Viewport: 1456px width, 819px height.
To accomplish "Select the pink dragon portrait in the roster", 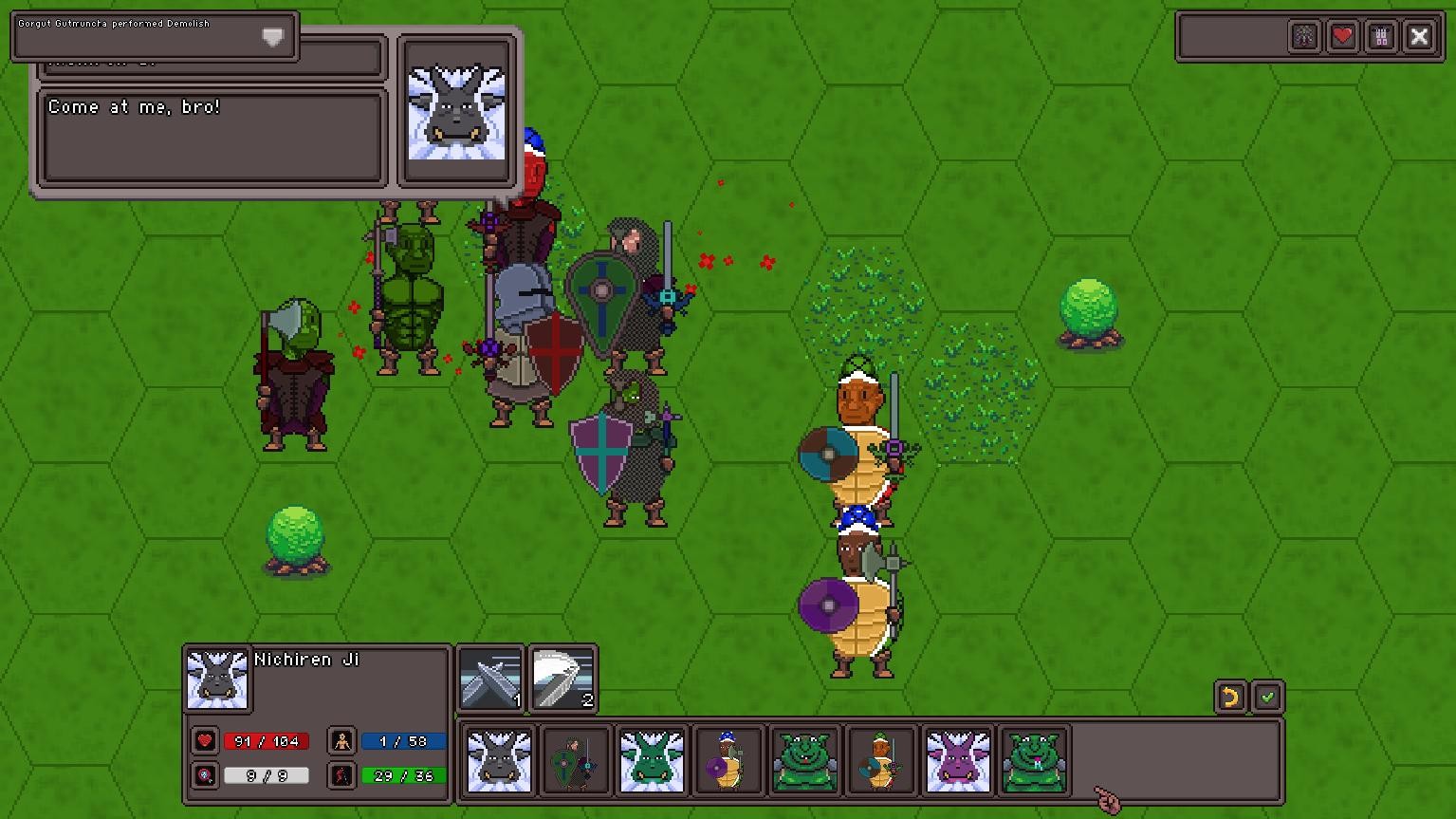I will tap(958, 759).
